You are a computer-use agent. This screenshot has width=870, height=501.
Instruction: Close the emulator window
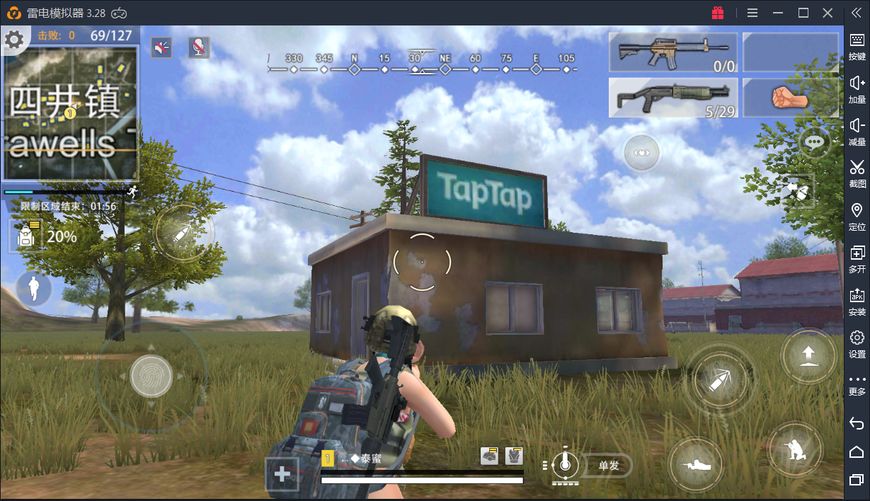[827, 12]
